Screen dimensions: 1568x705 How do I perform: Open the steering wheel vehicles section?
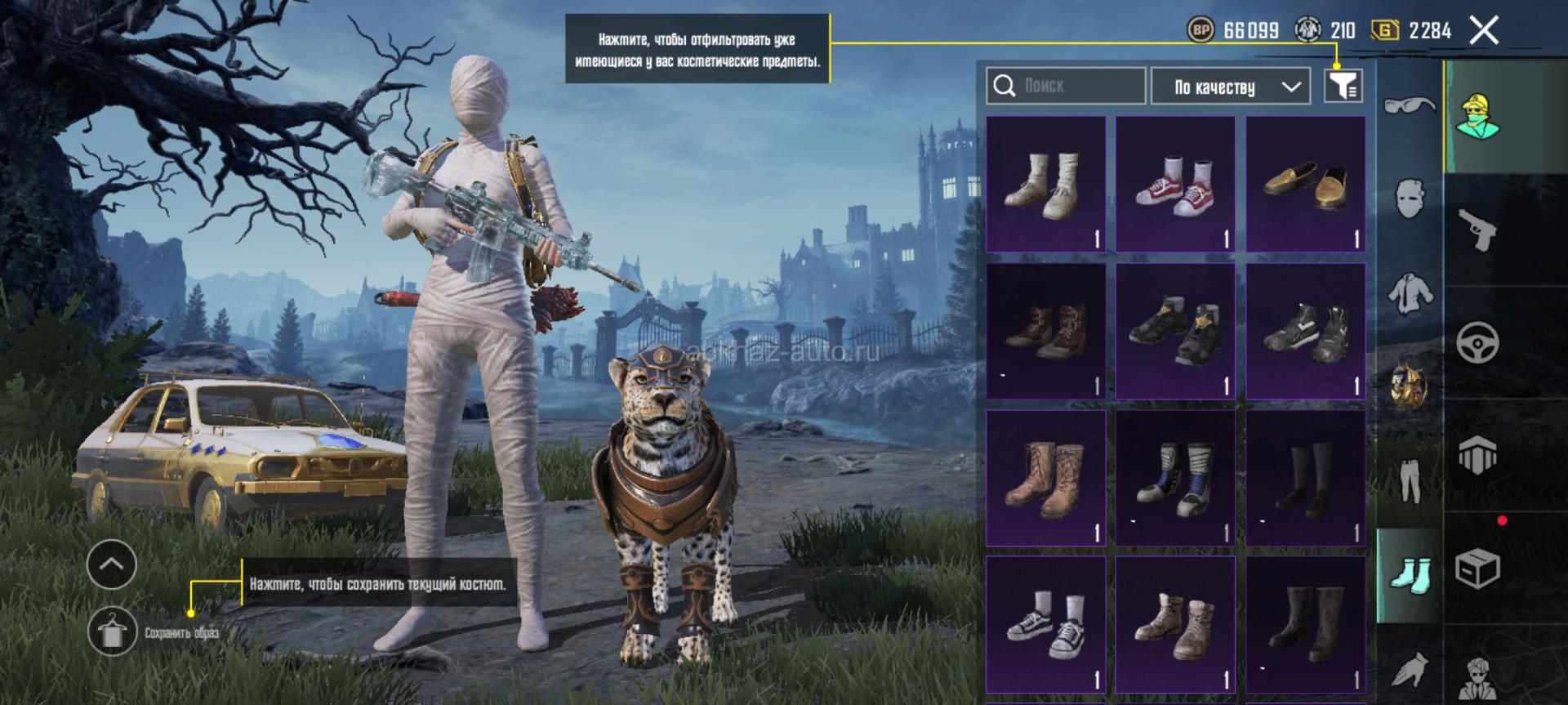(1477, 342)
